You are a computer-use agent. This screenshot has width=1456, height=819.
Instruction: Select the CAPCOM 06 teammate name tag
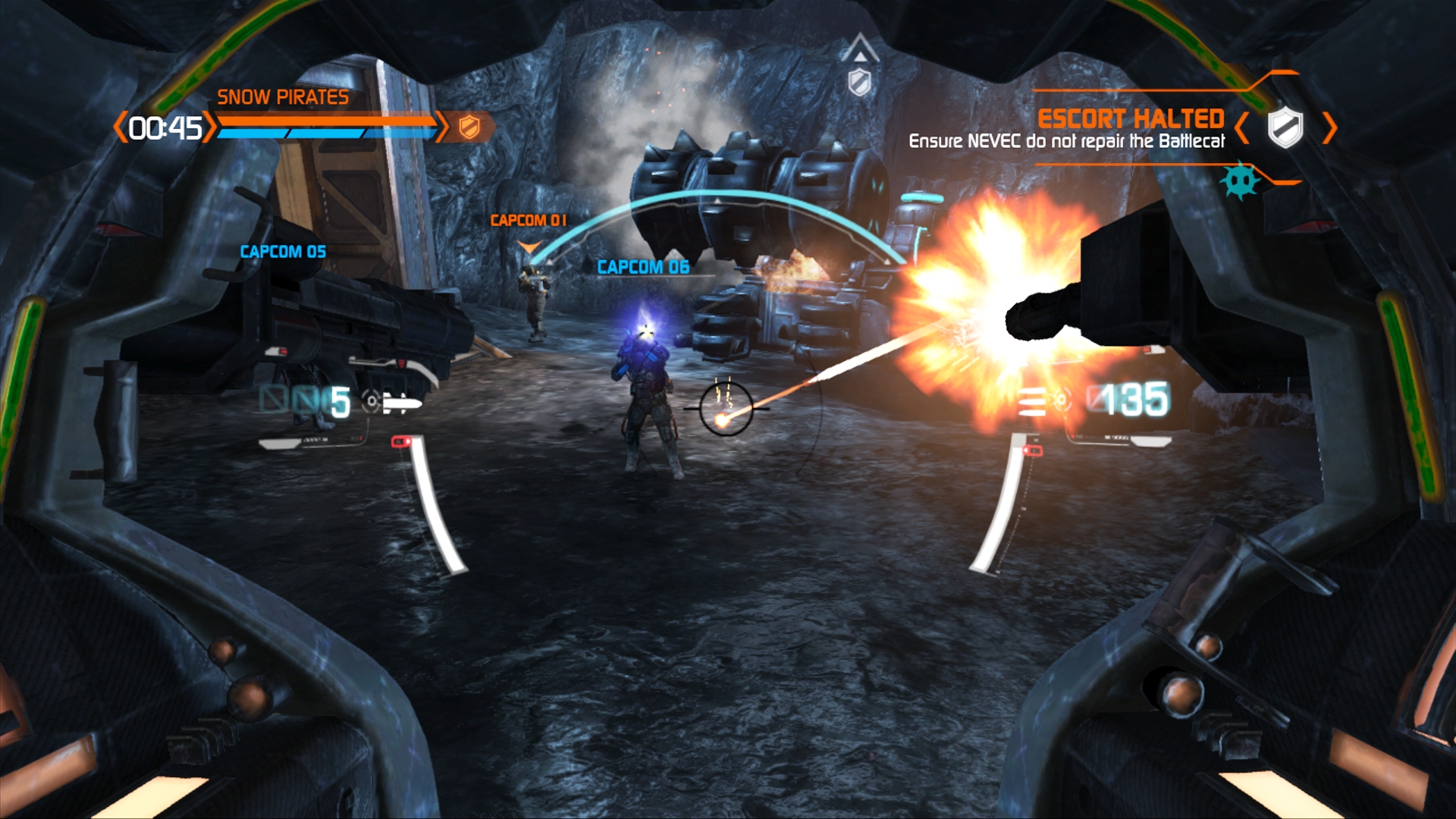[x=643, y=267]
